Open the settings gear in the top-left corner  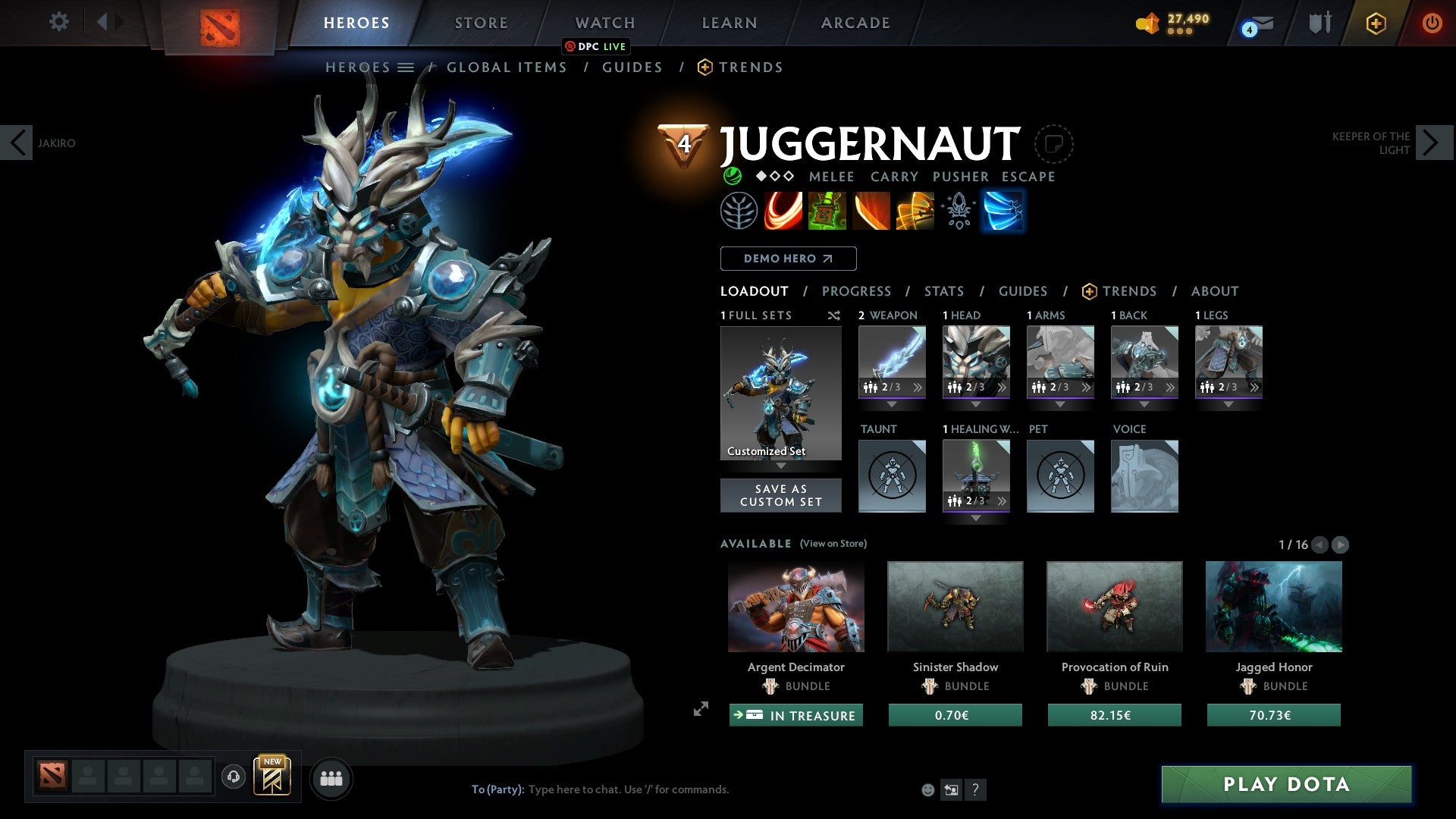point(59,22)
